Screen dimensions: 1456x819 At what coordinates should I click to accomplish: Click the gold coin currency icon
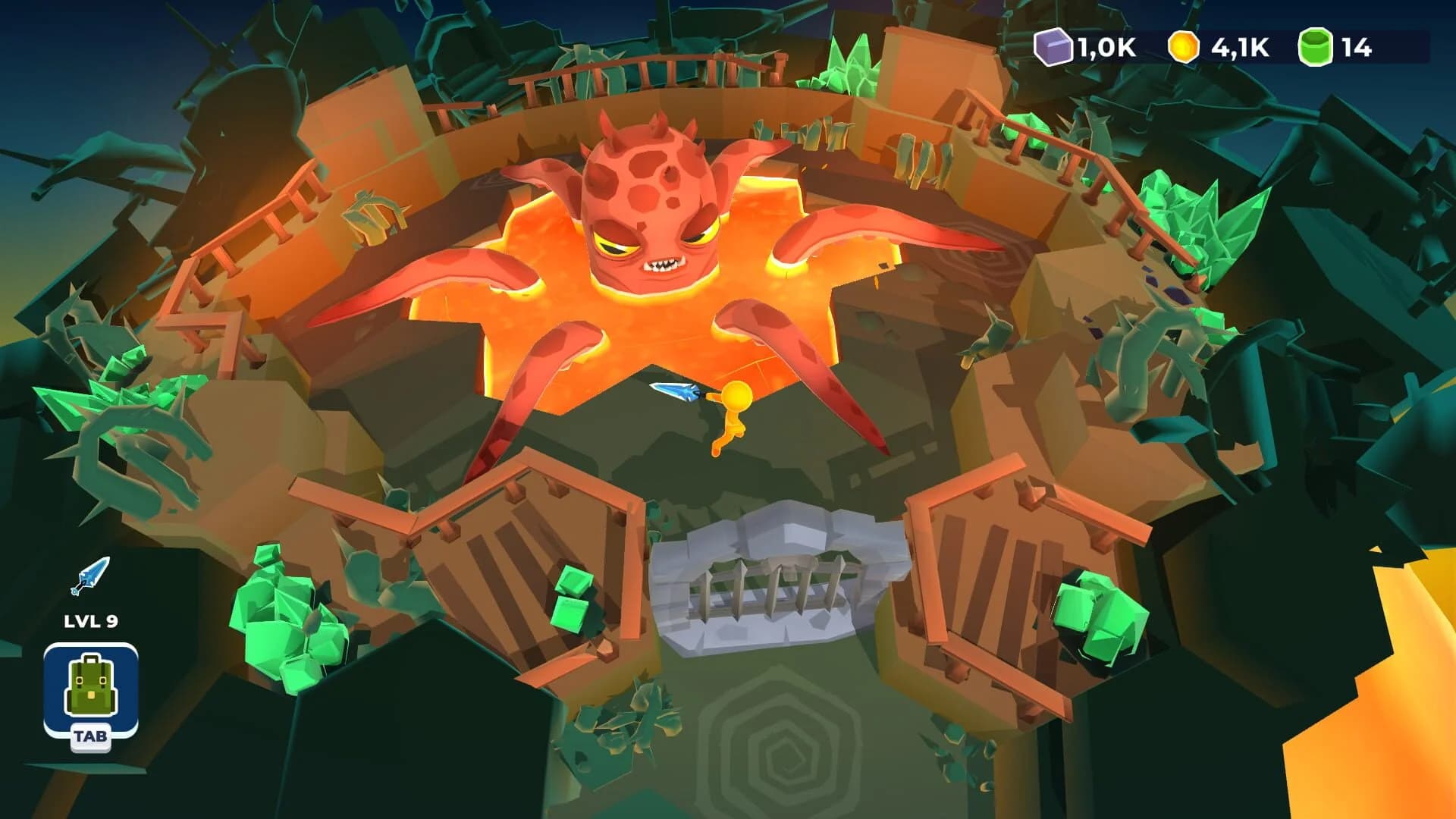(1183, 47)
